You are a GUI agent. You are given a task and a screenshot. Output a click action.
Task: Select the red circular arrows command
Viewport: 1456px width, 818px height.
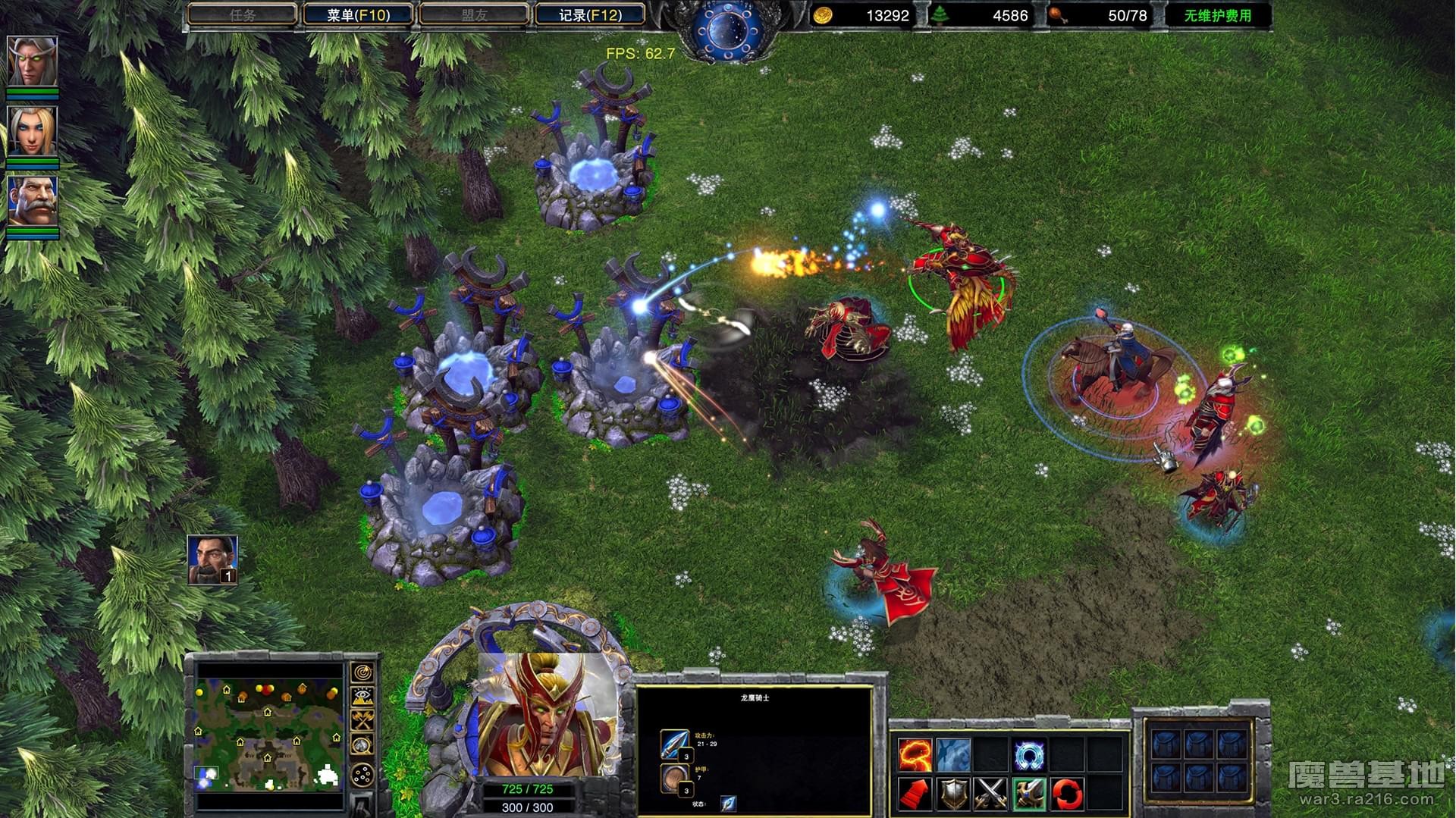tap(1067, 794)
